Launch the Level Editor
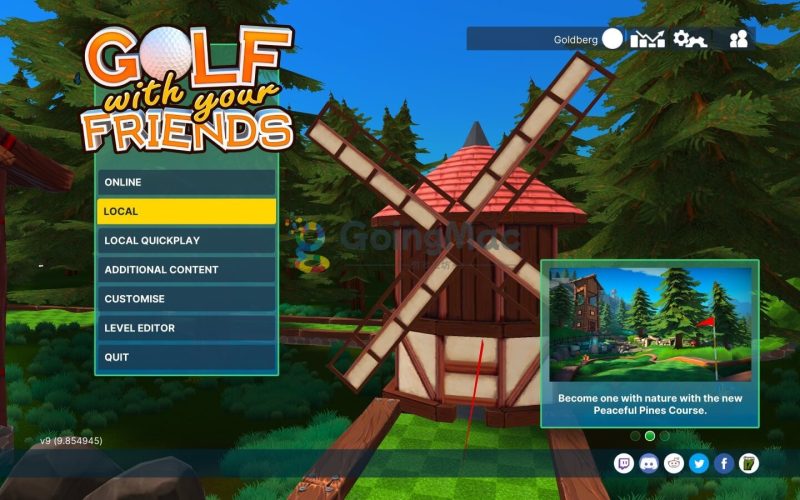Viewport: 800px width, 500px height. [186, 328]
